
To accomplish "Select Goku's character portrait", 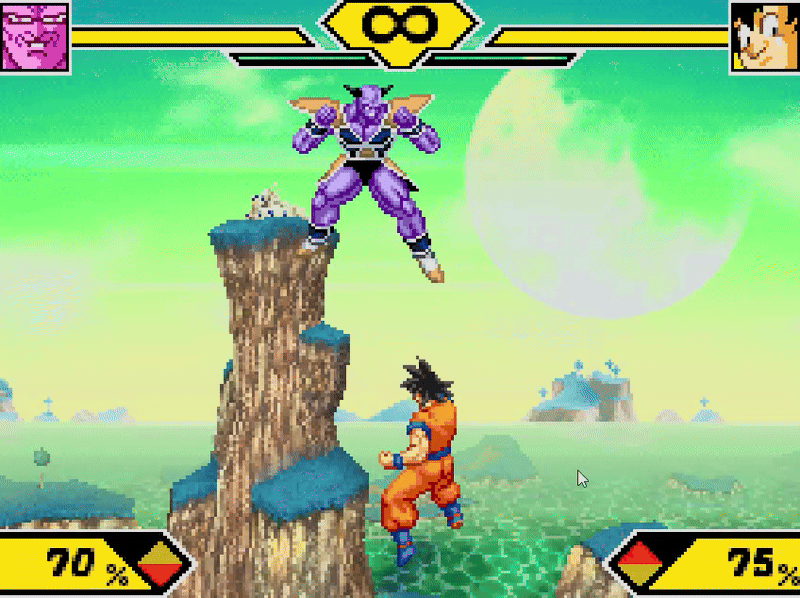I will (765, 36).
